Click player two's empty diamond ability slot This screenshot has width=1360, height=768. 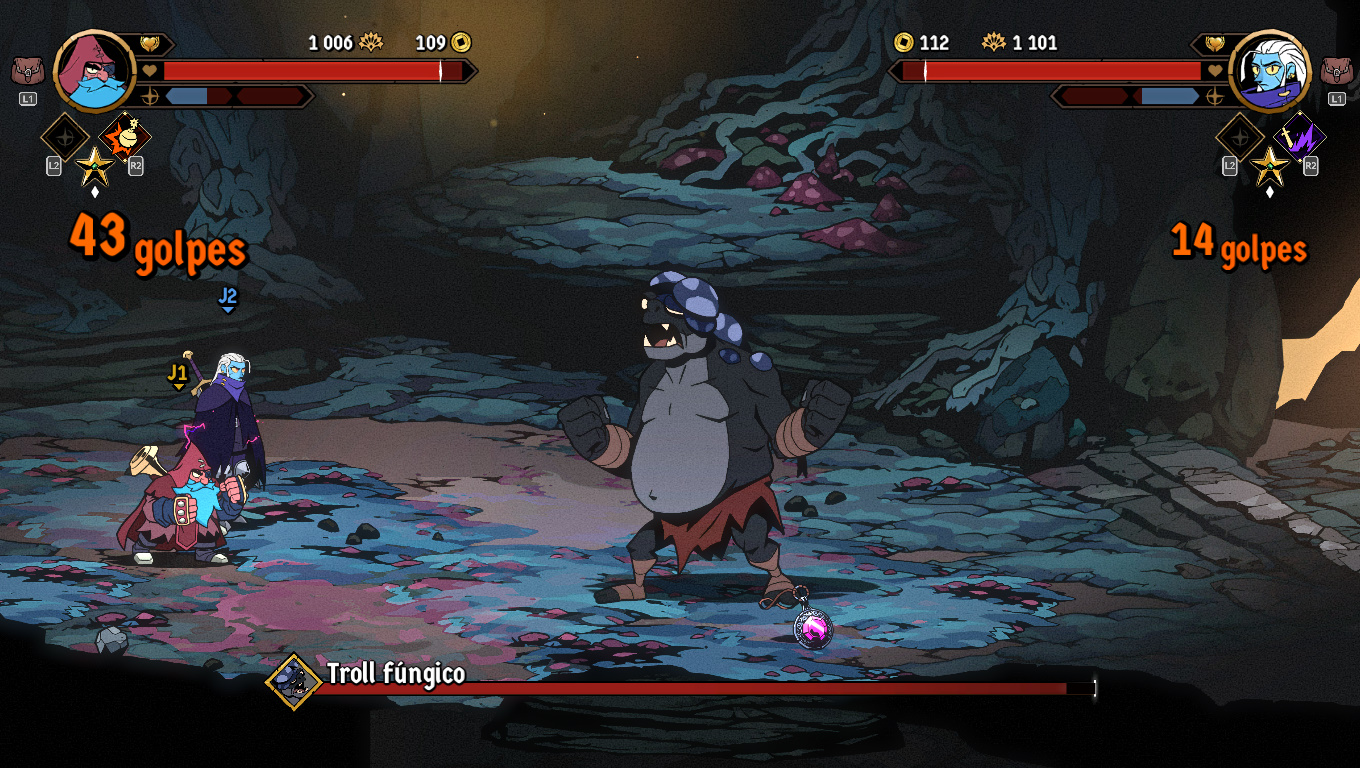[1240, 137]
